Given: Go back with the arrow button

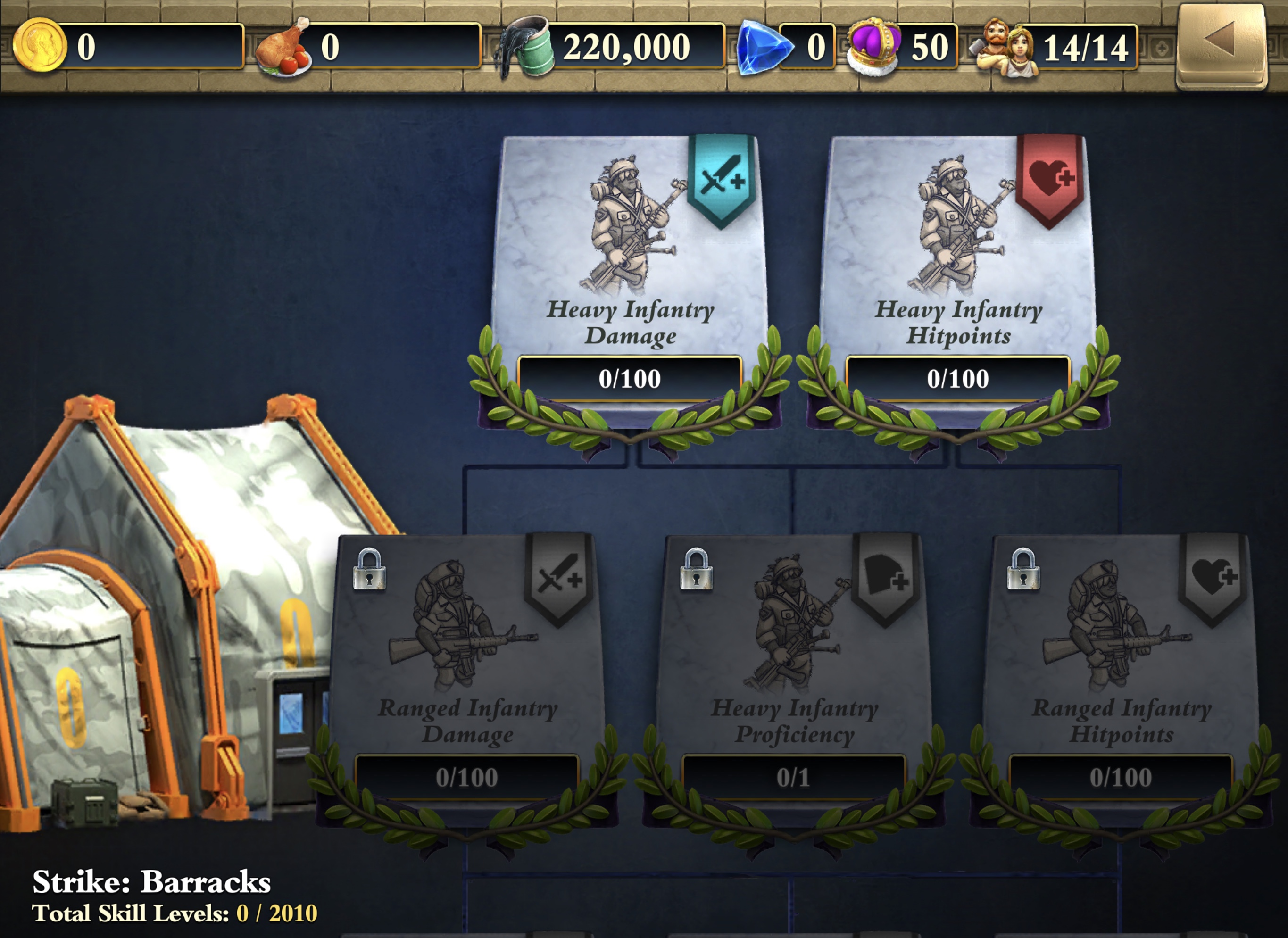Looking at the screenshot, I should pyautogui.click(x=1221, y=45).
